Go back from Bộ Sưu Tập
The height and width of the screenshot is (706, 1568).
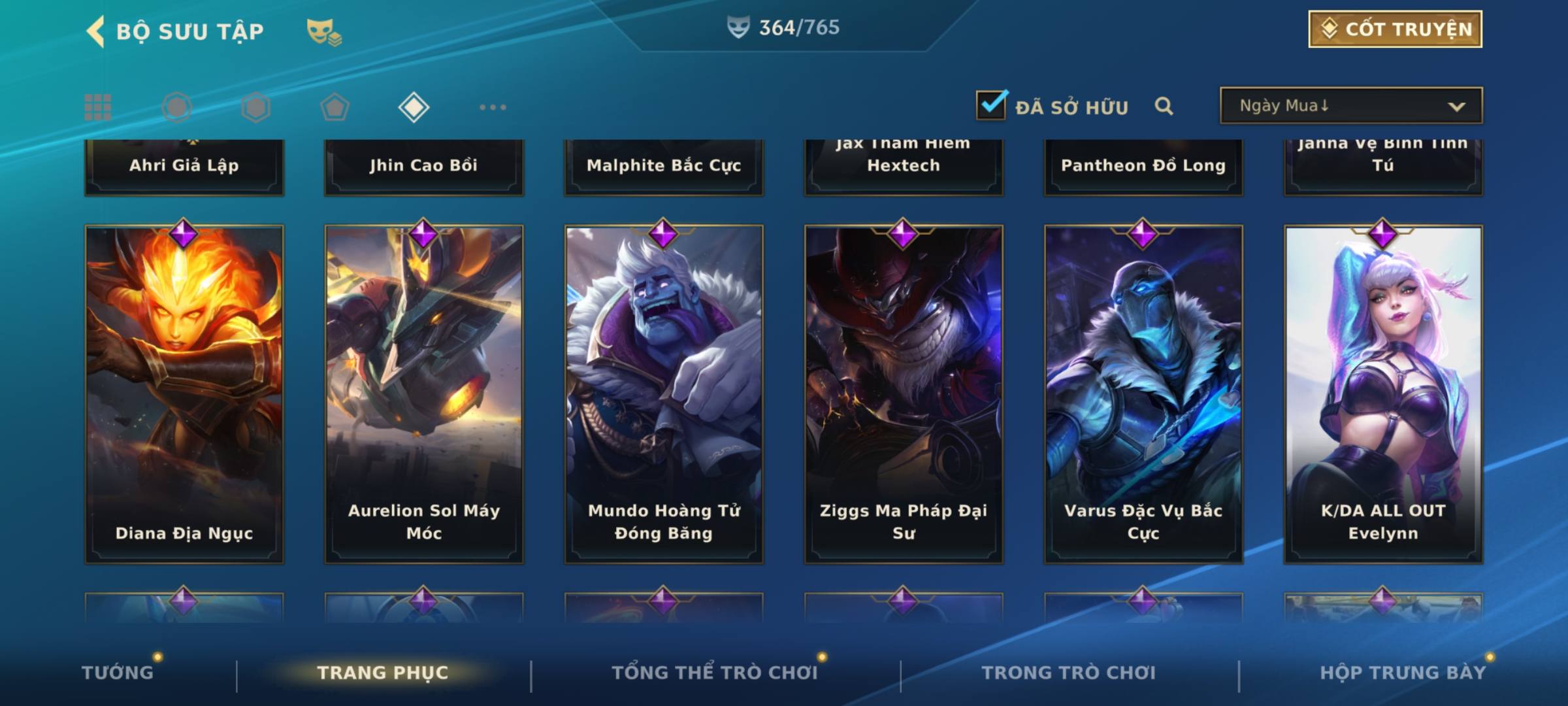(96, 31)
